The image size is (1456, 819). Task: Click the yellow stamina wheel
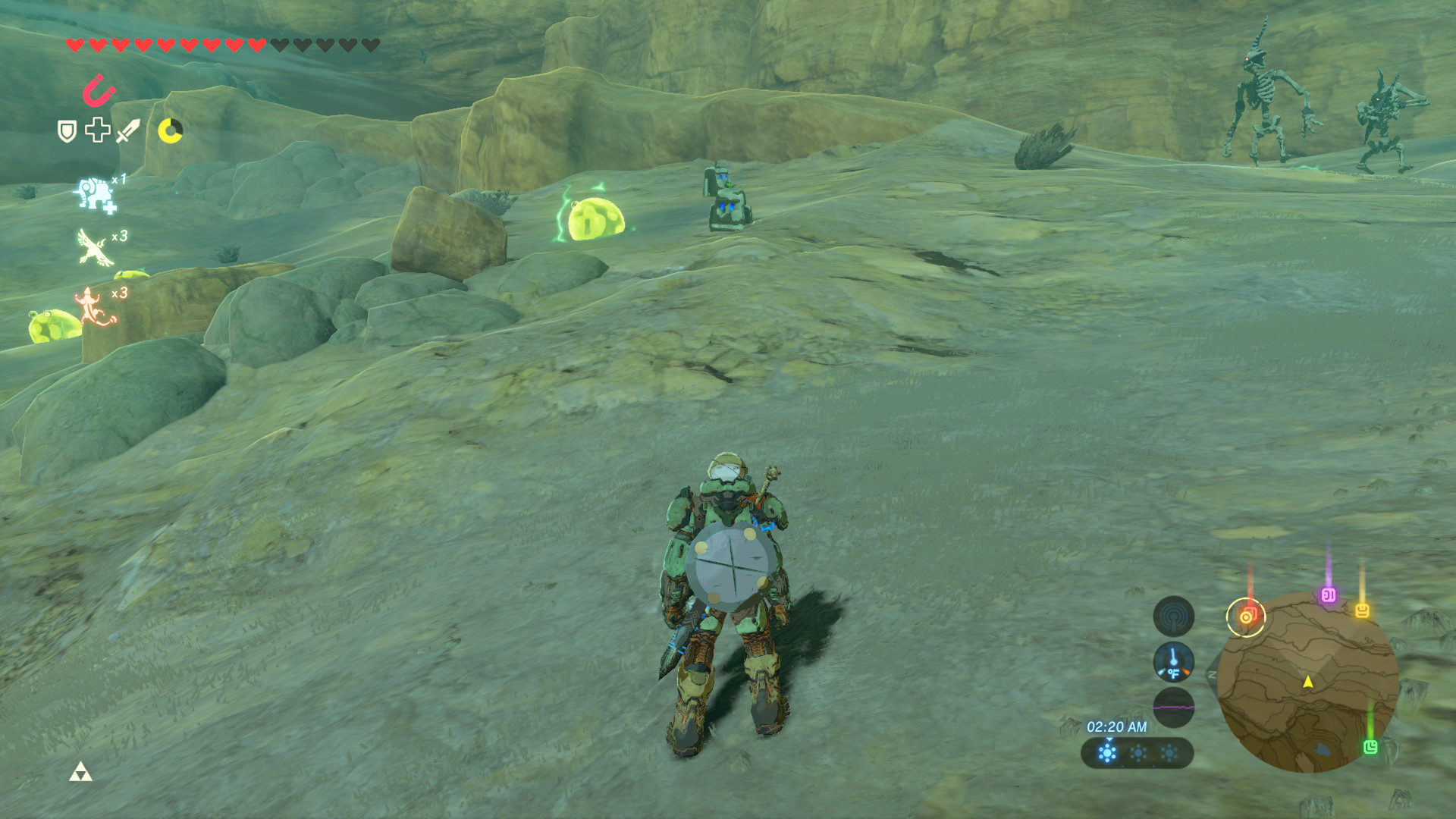click(171, 130)
